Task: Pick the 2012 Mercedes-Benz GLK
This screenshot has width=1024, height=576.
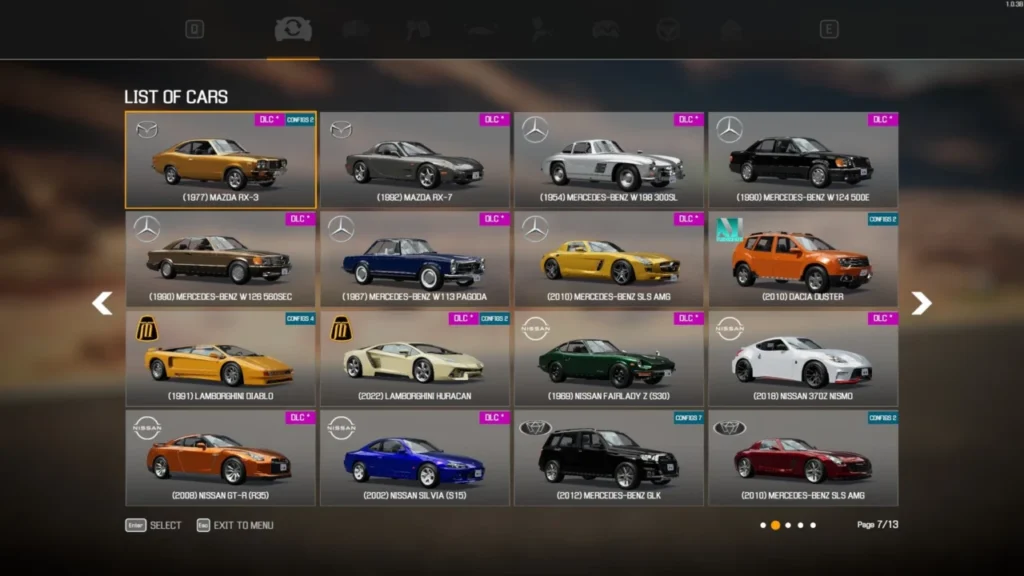Action: click(x=609, y=457)
